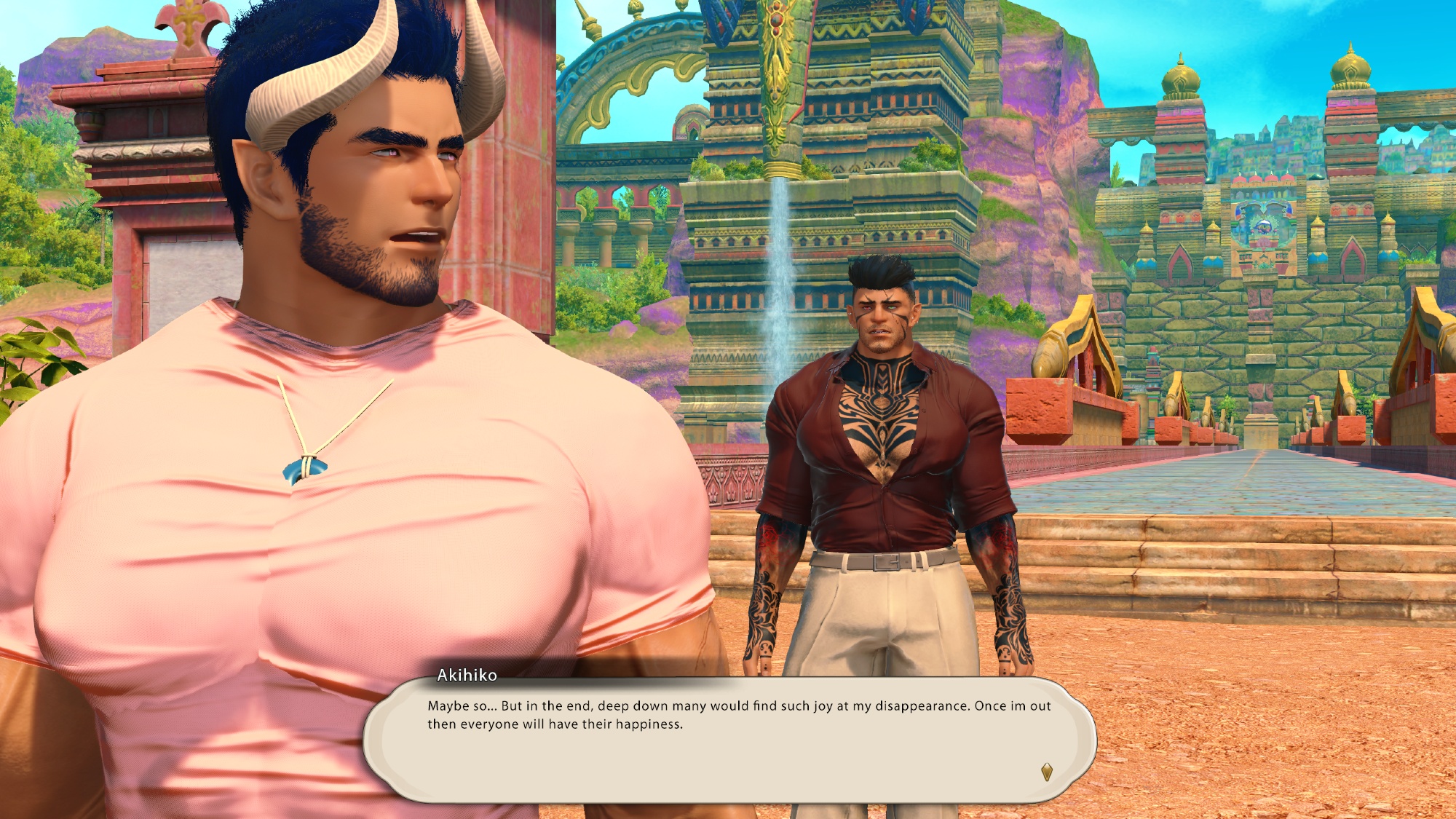1456x819 pixels.
Task: Advance Akihiko's dialogue text box
Action: pos(728,741)
